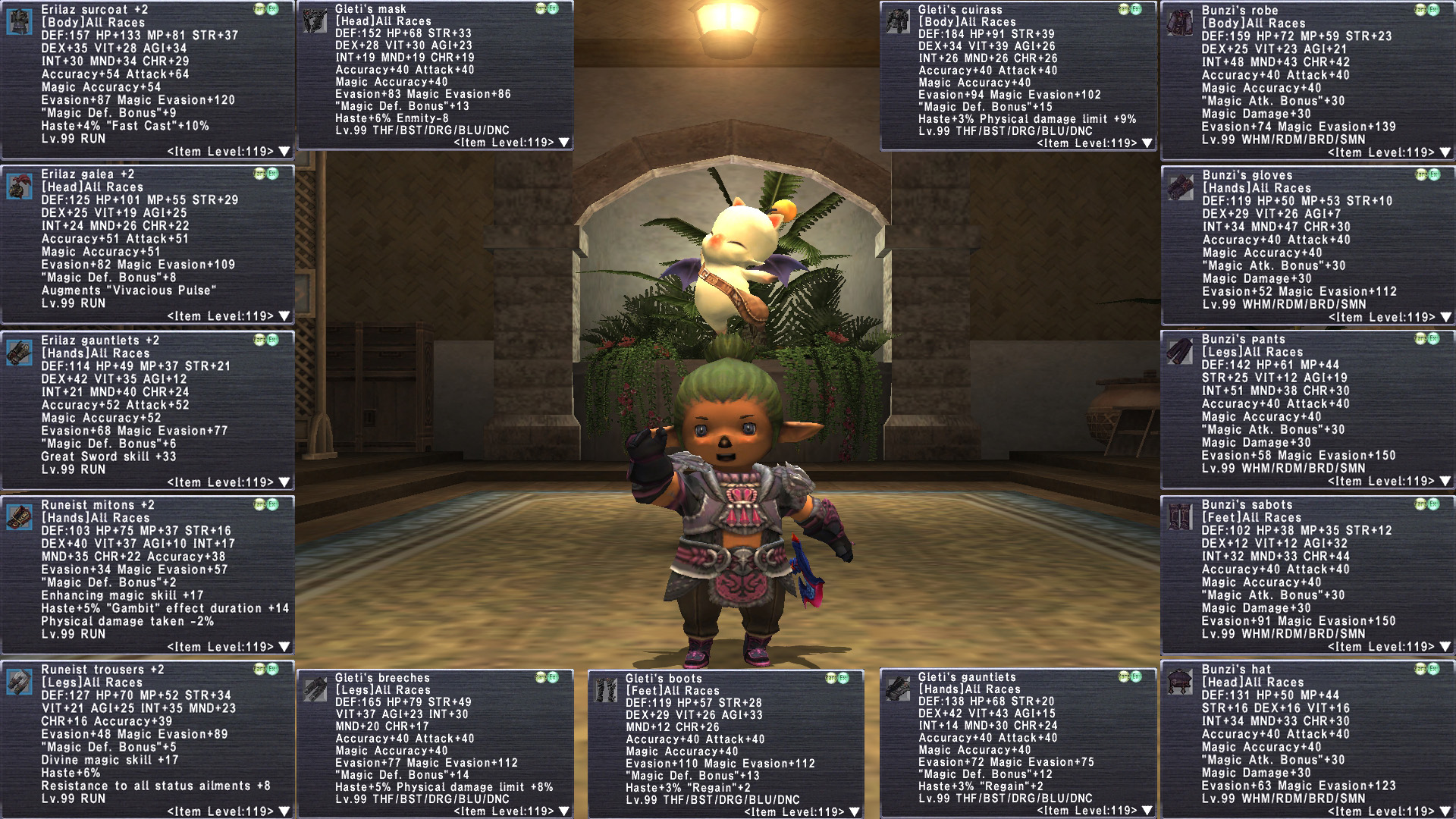
Task: Select the Gleti's mask item icon
Action: (314, 21)
